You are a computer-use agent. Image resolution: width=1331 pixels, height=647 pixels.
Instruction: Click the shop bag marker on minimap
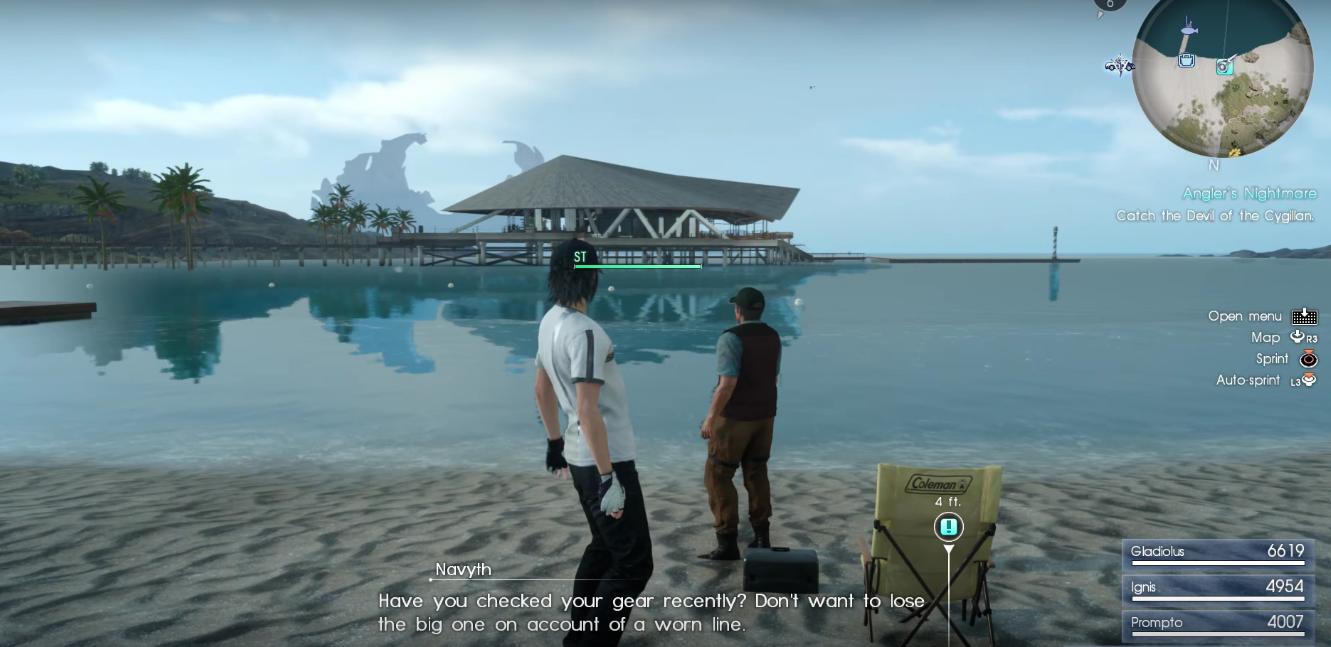(1186, 60)
